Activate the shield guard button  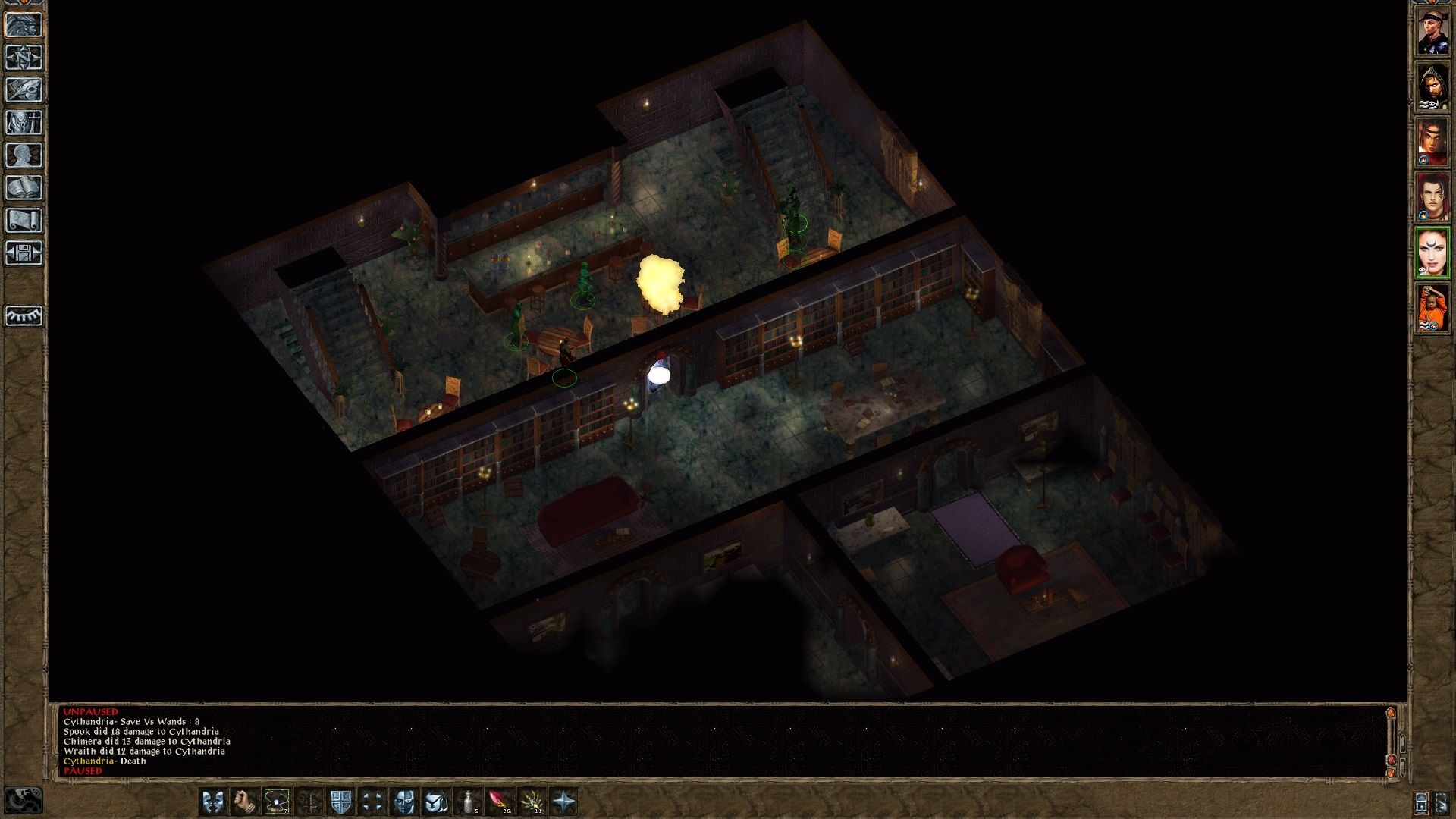tap(340, 801)
